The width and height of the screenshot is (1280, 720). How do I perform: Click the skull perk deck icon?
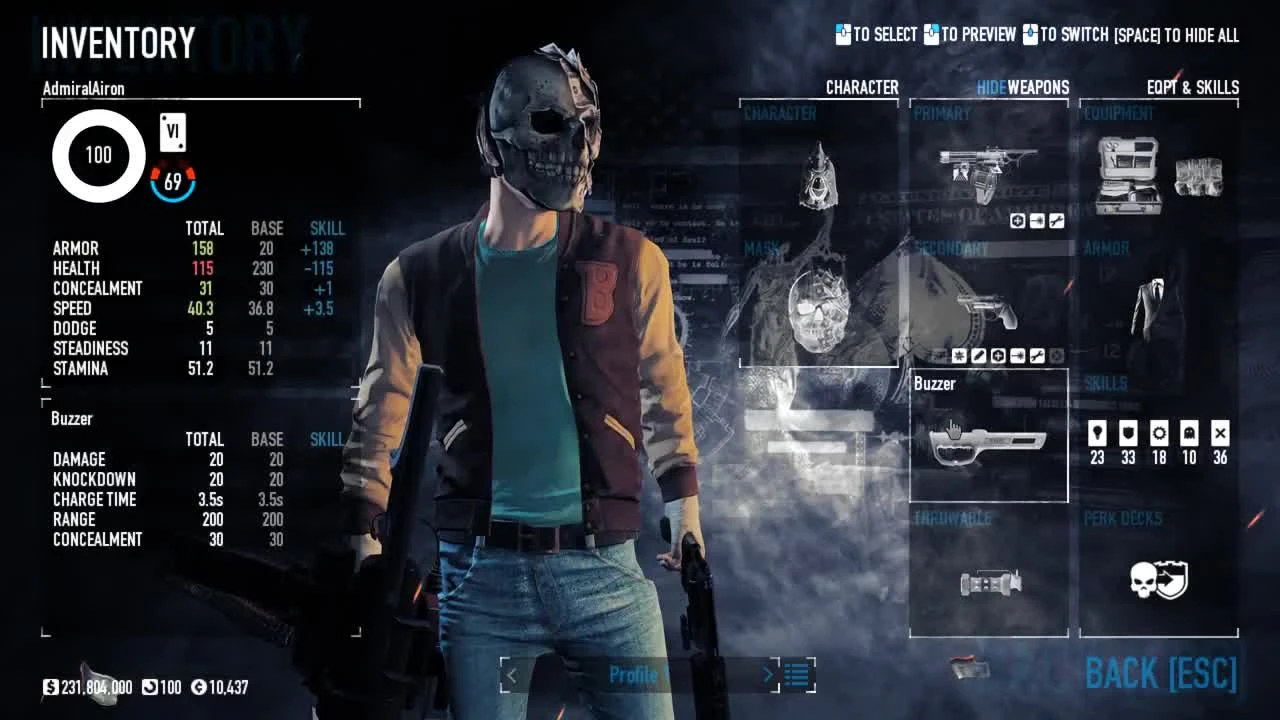1158,581
